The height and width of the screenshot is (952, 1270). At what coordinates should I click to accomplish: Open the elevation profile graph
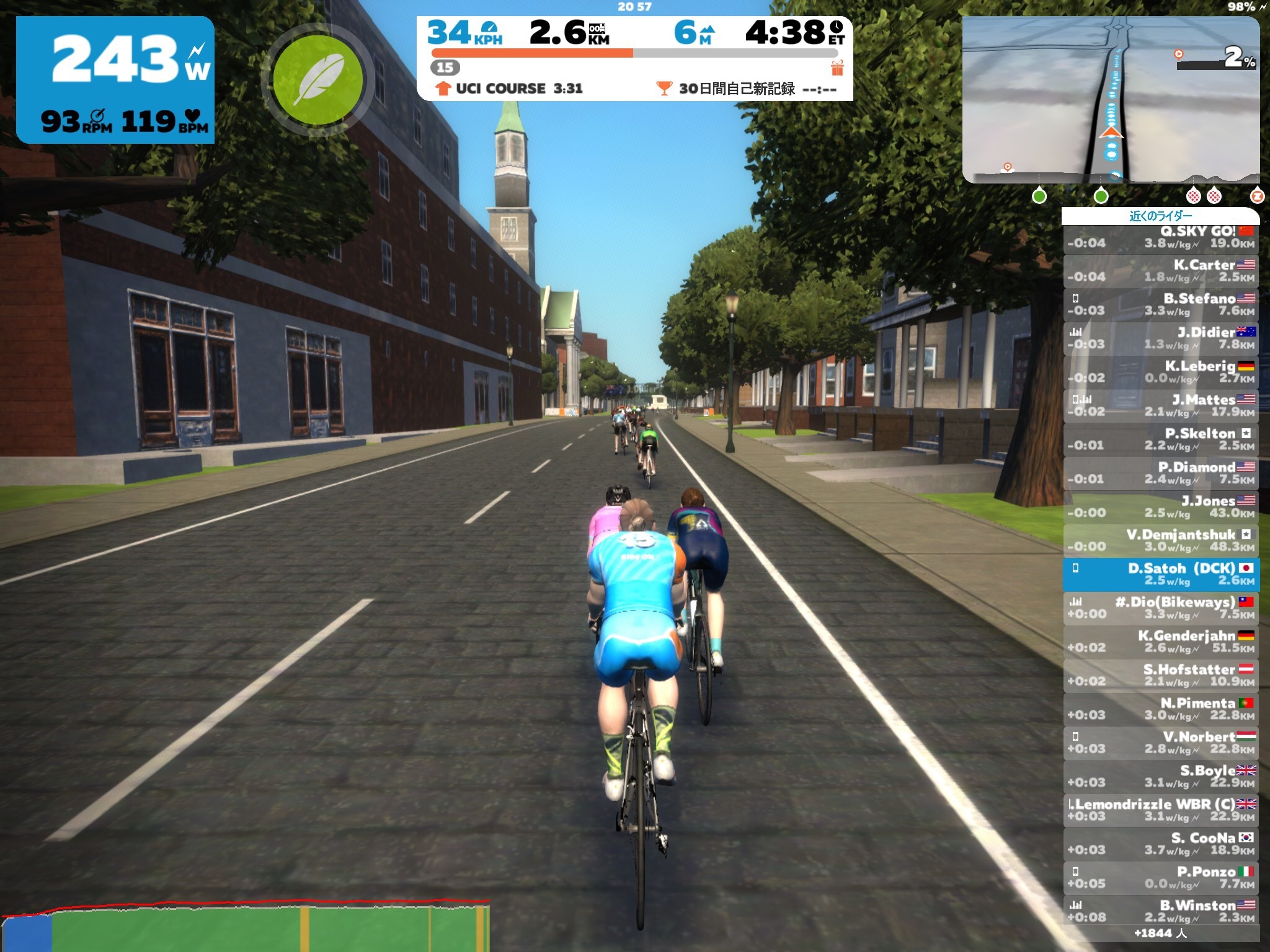[x=245, y=925]
